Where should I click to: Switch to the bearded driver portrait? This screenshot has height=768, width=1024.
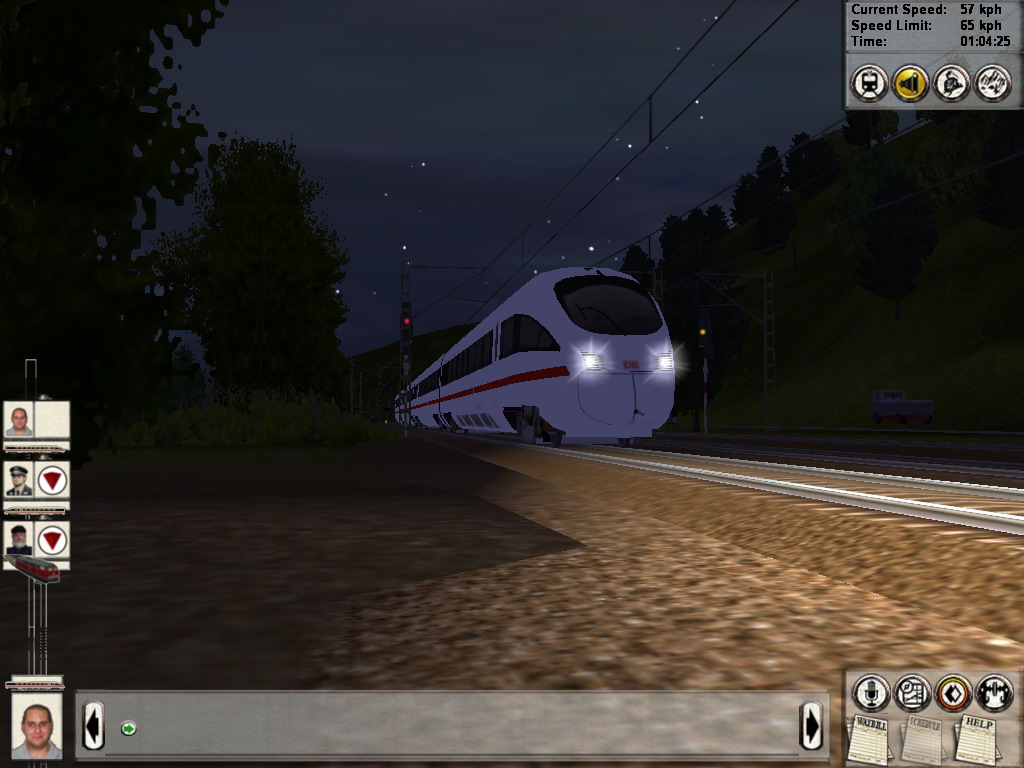click(x=19, y=540)
